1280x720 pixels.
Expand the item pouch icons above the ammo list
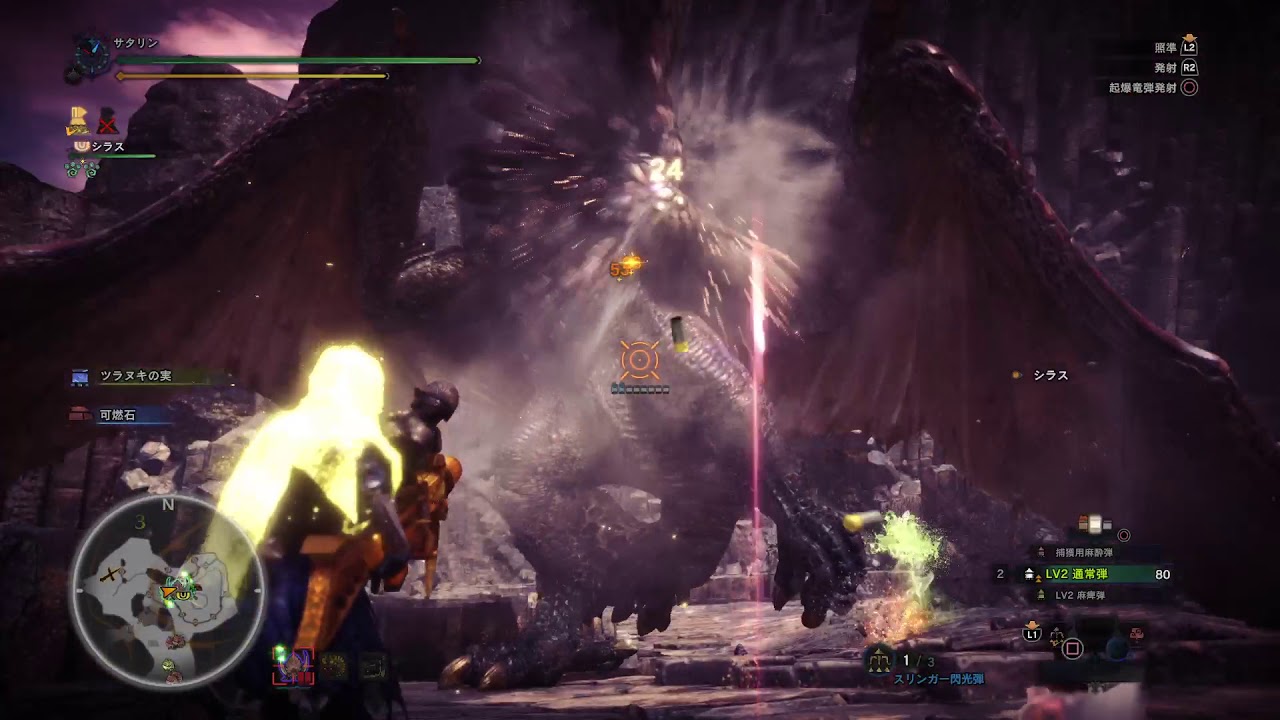pyautogui.click(x=1095, y=524)
